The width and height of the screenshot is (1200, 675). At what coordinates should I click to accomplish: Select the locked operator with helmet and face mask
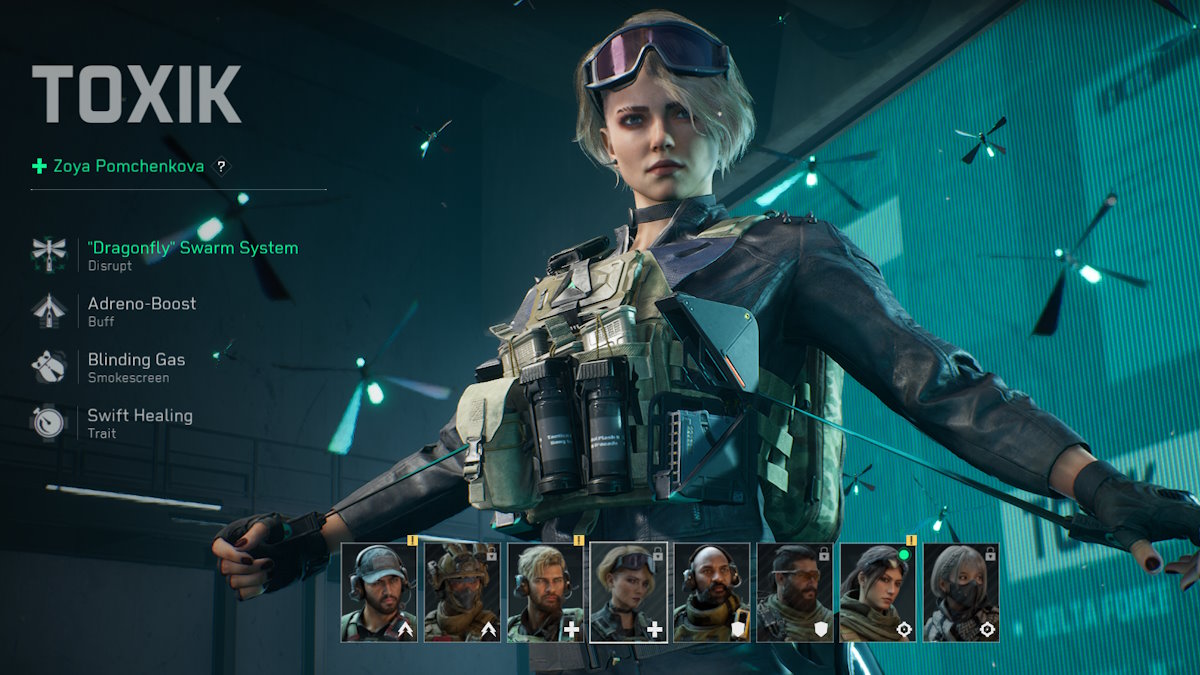462,592
